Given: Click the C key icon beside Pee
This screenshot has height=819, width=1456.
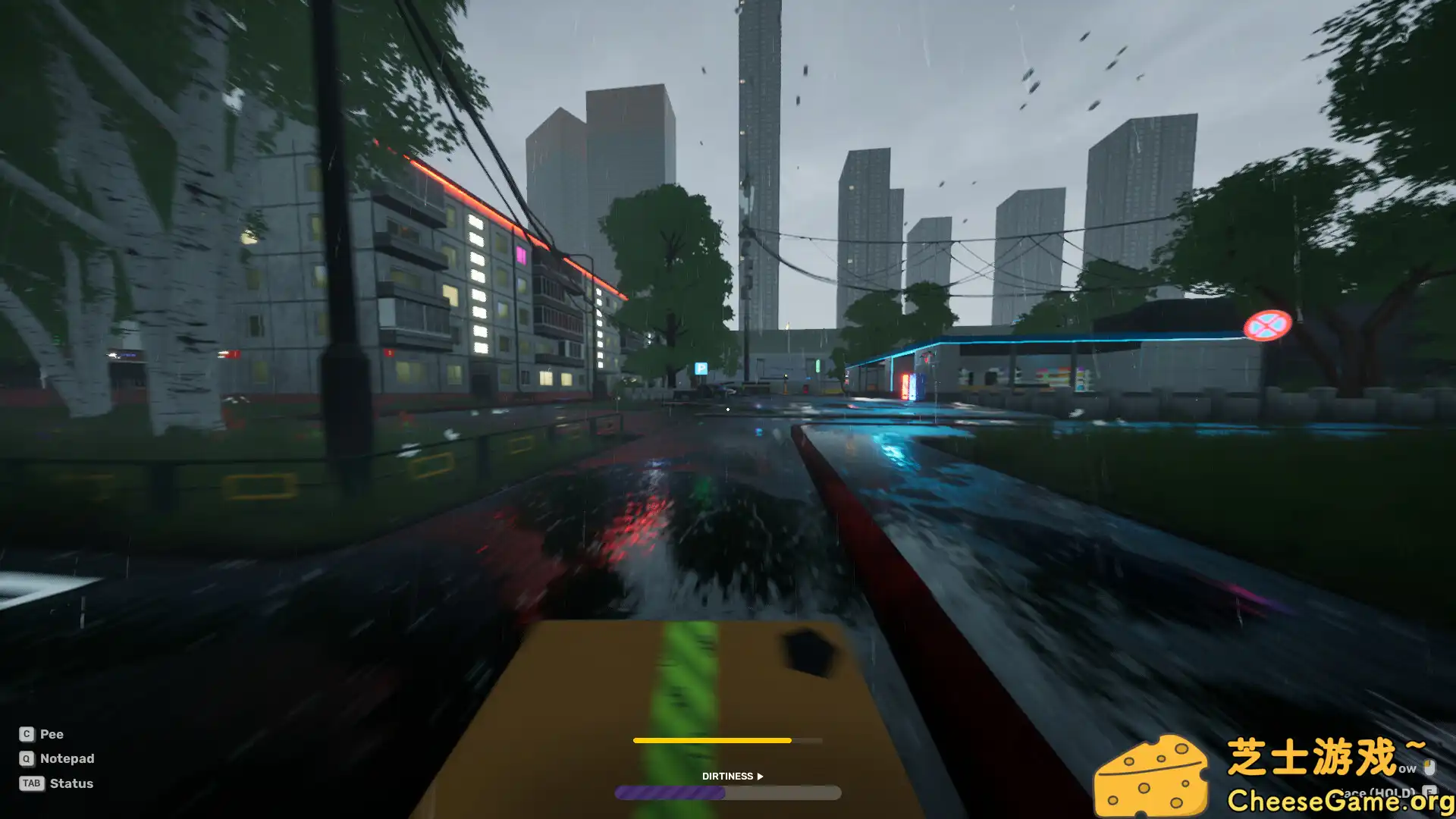Looking at the screenshot, I should [25, 734].
